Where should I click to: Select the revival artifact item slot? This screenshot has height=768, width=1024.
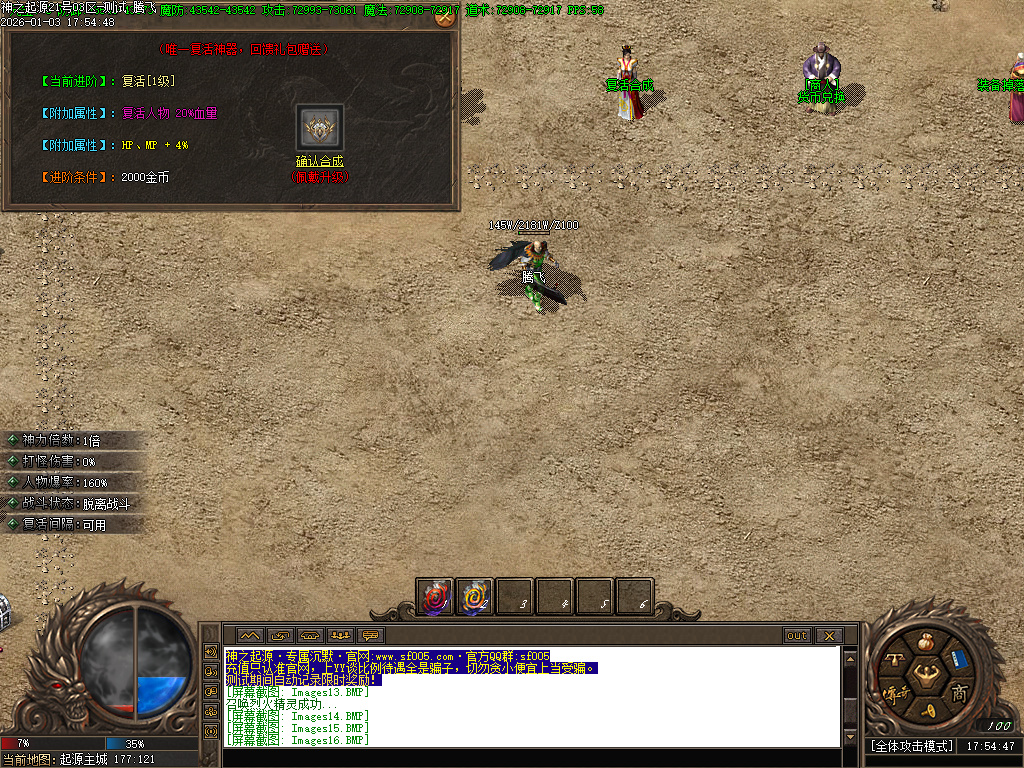click(x=320, y=128)
